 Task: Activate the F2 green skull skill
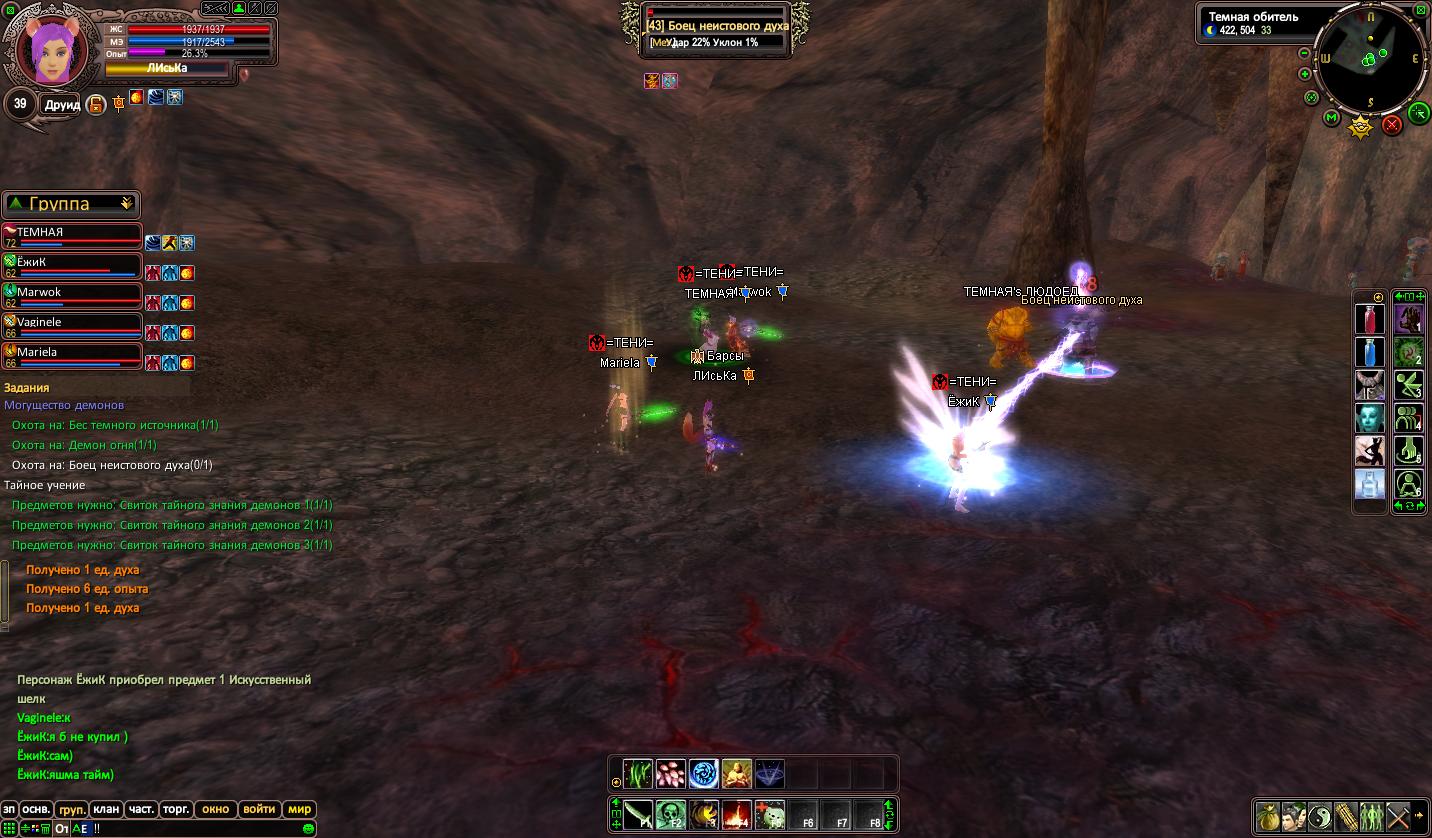(x=671, y=815)
